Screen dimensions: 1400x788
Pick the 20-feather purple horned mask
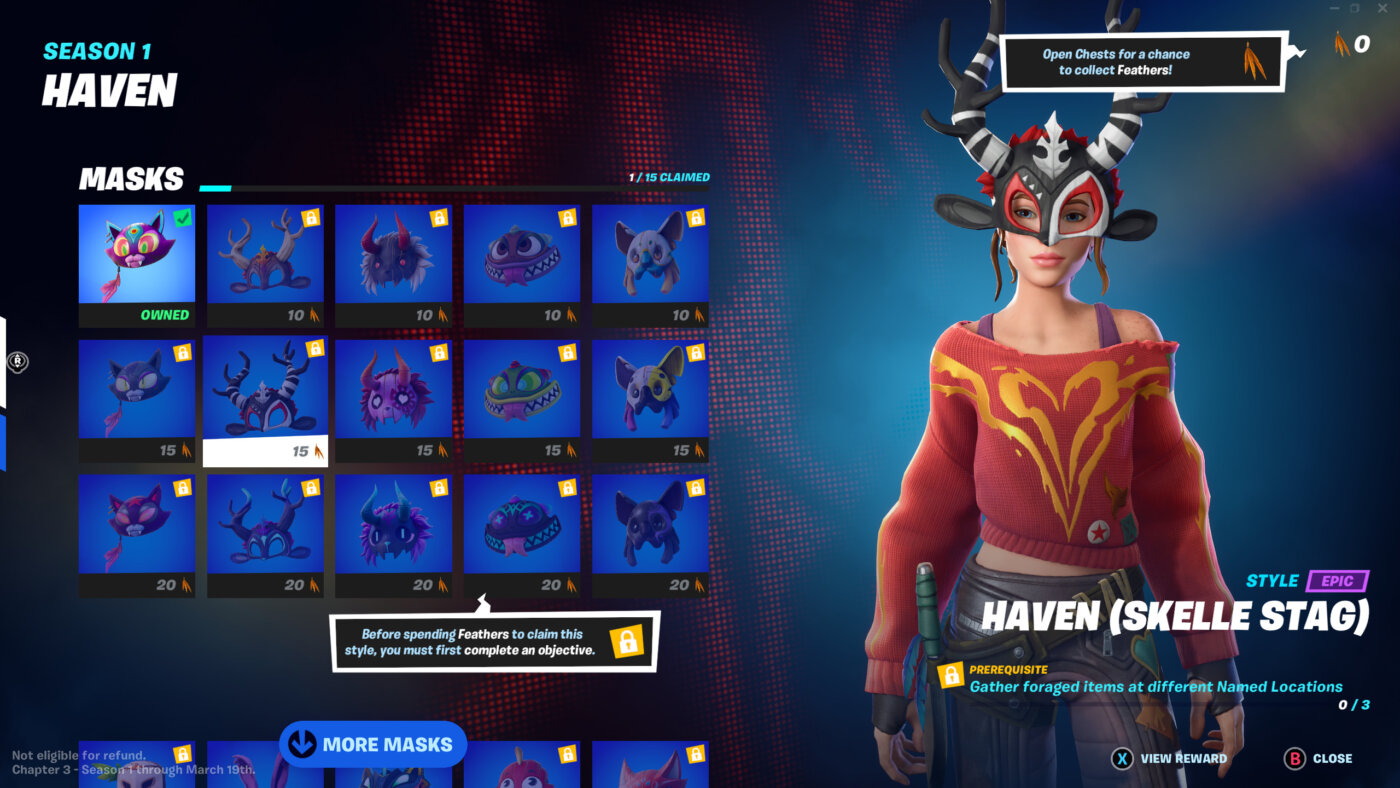pyautogui.click(x=393, y=525)
